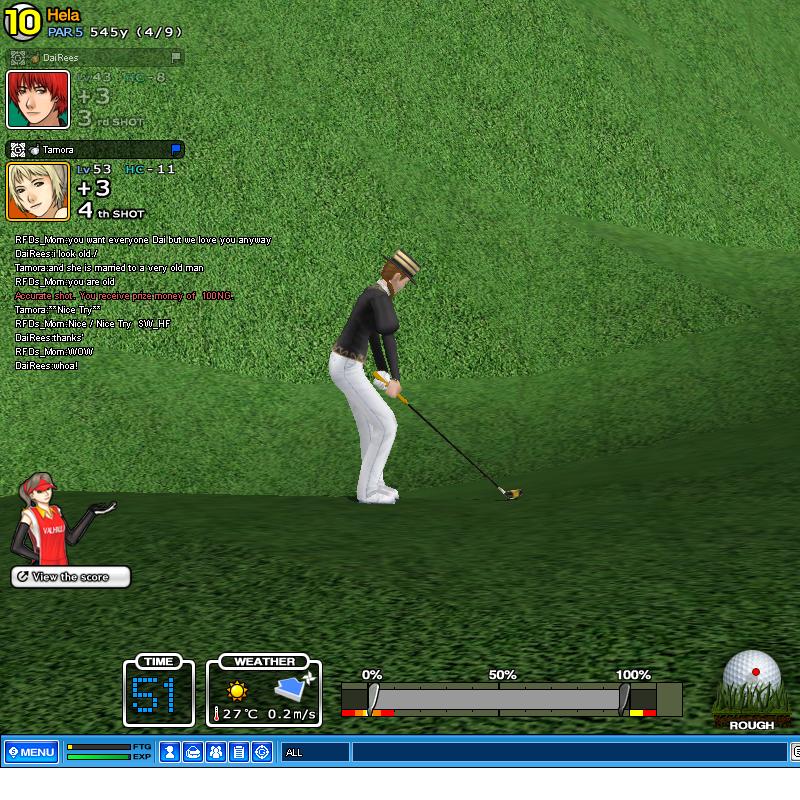Screen dimensions: 800x800
Task: Click the group of people icon
Action: [216, 752]
